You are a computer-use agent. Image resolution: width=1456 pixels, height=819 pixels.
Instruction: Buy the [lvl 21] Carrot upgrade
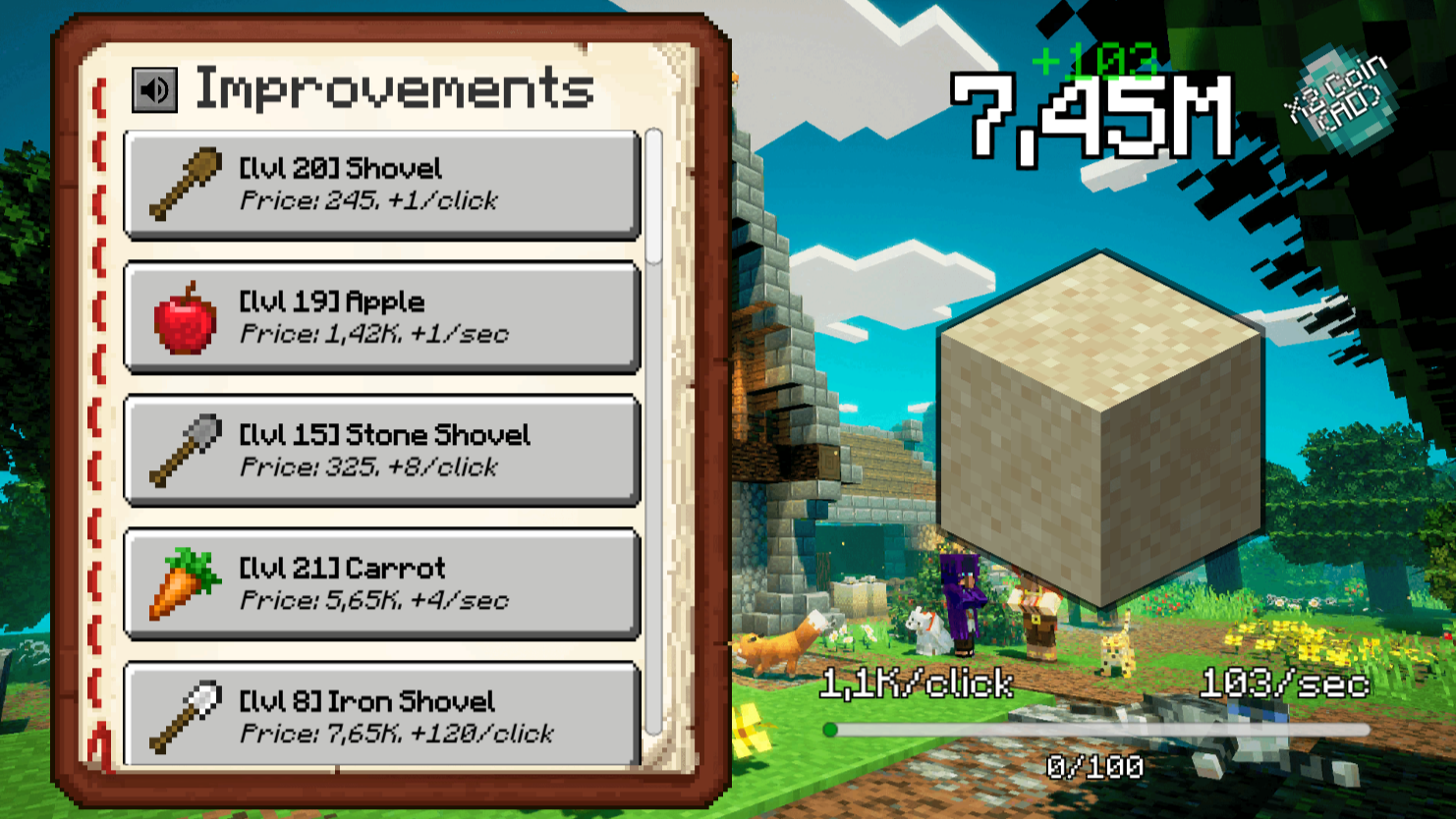point(381,583)
